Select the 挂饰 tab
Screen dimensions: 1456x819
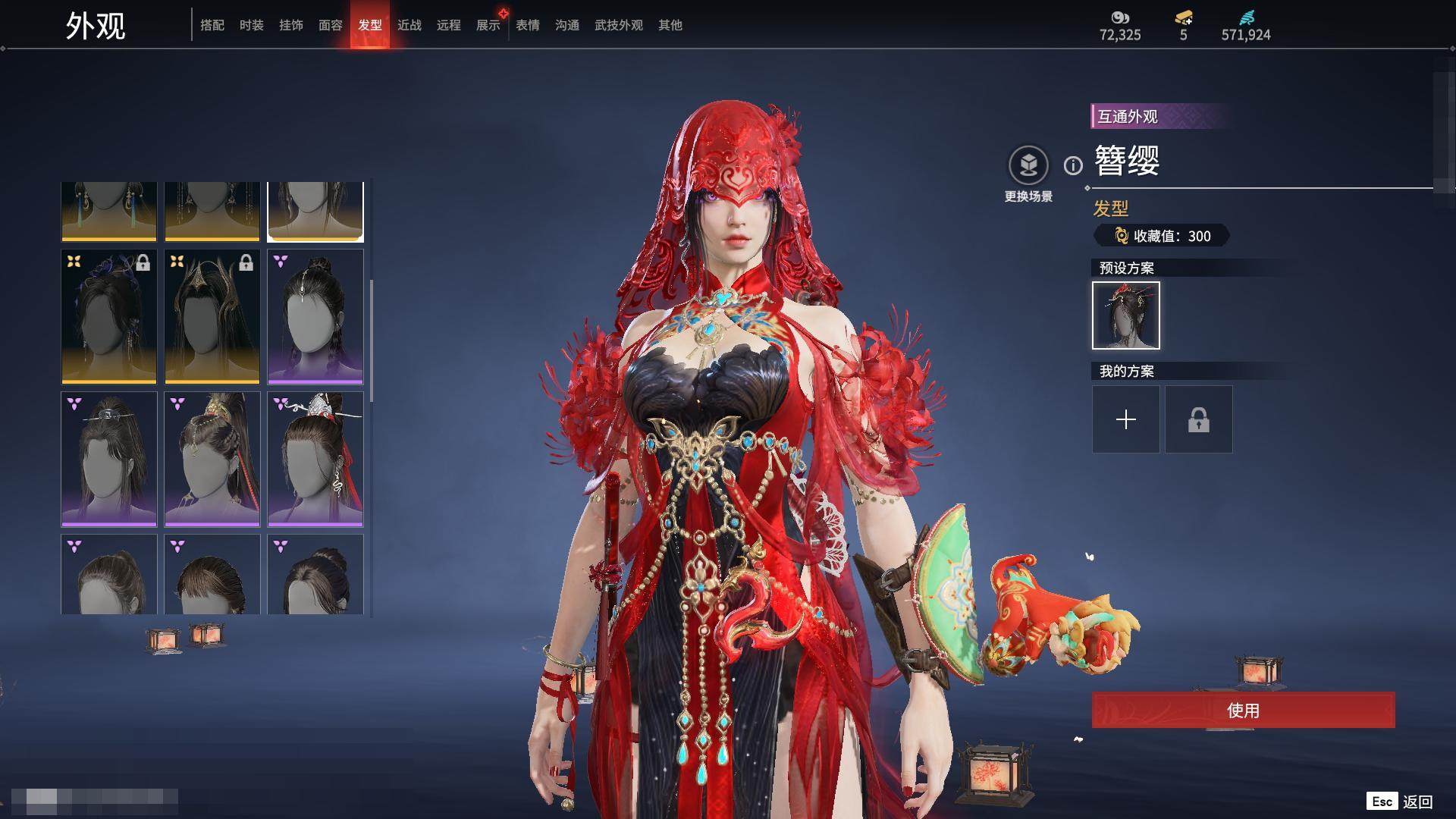pos(291,25)
